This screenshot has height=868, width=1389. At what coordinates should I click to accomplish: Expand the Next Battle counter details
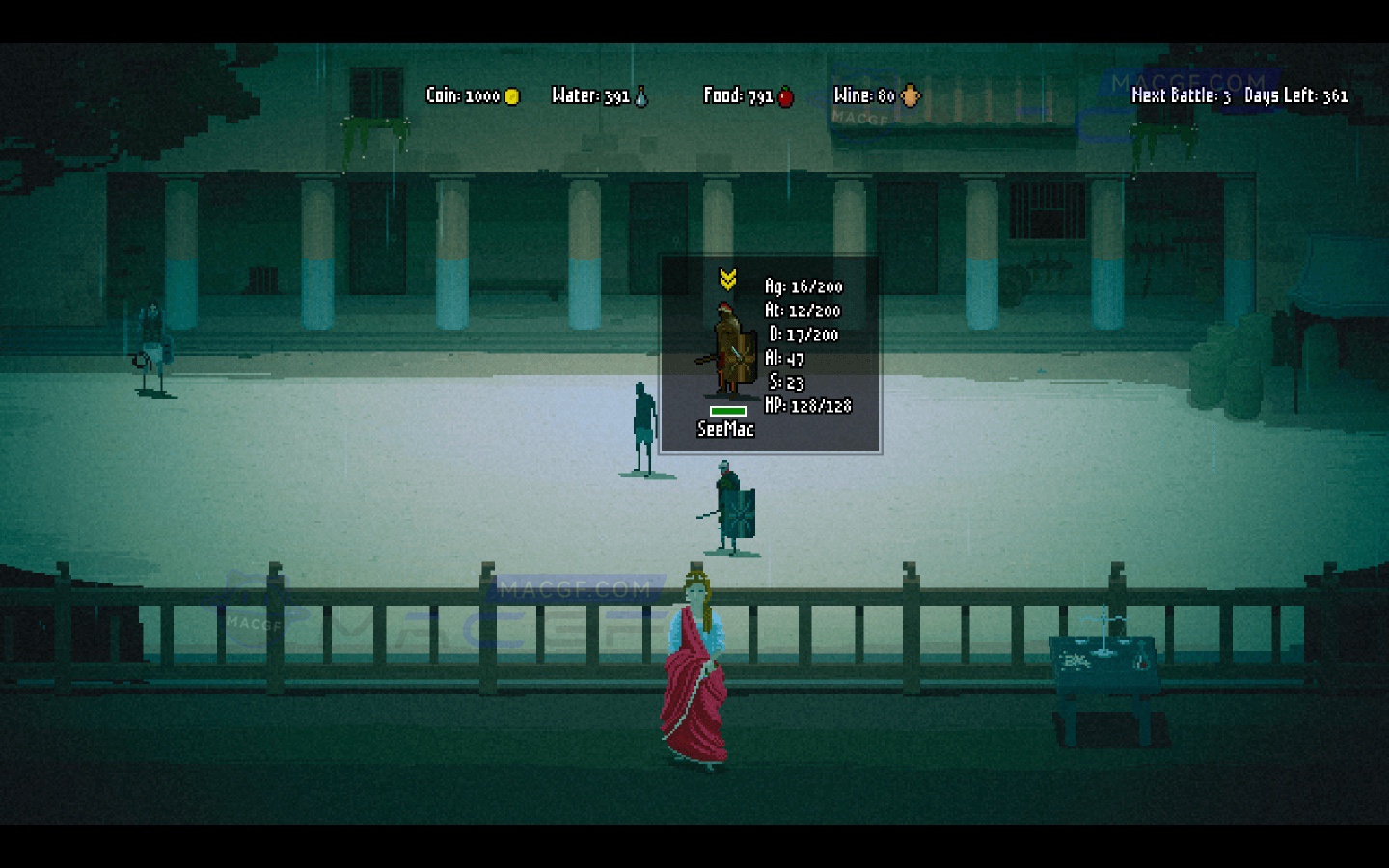tap(1182, 96)
